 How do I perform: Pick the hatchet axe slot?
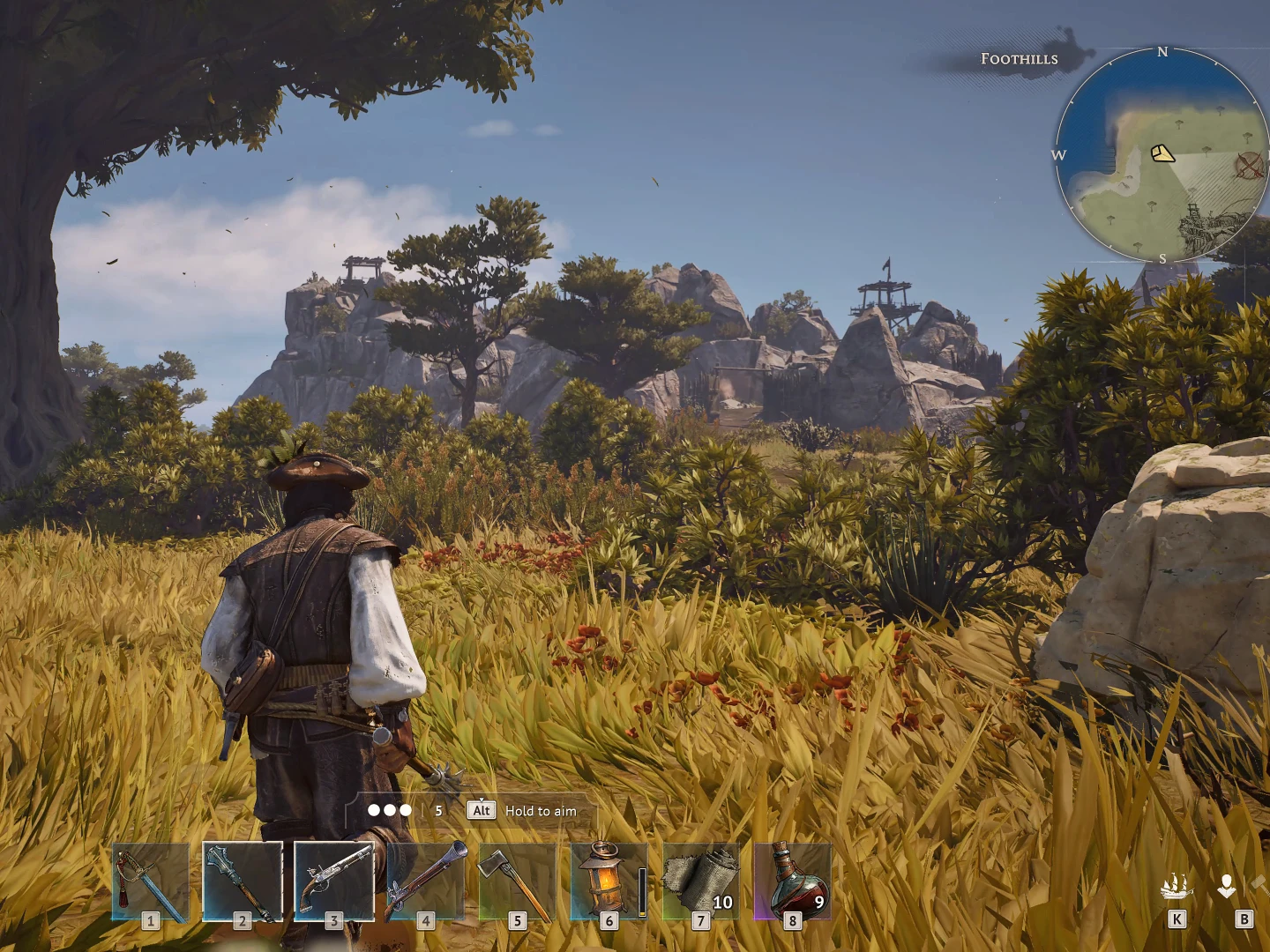(518, 881)
